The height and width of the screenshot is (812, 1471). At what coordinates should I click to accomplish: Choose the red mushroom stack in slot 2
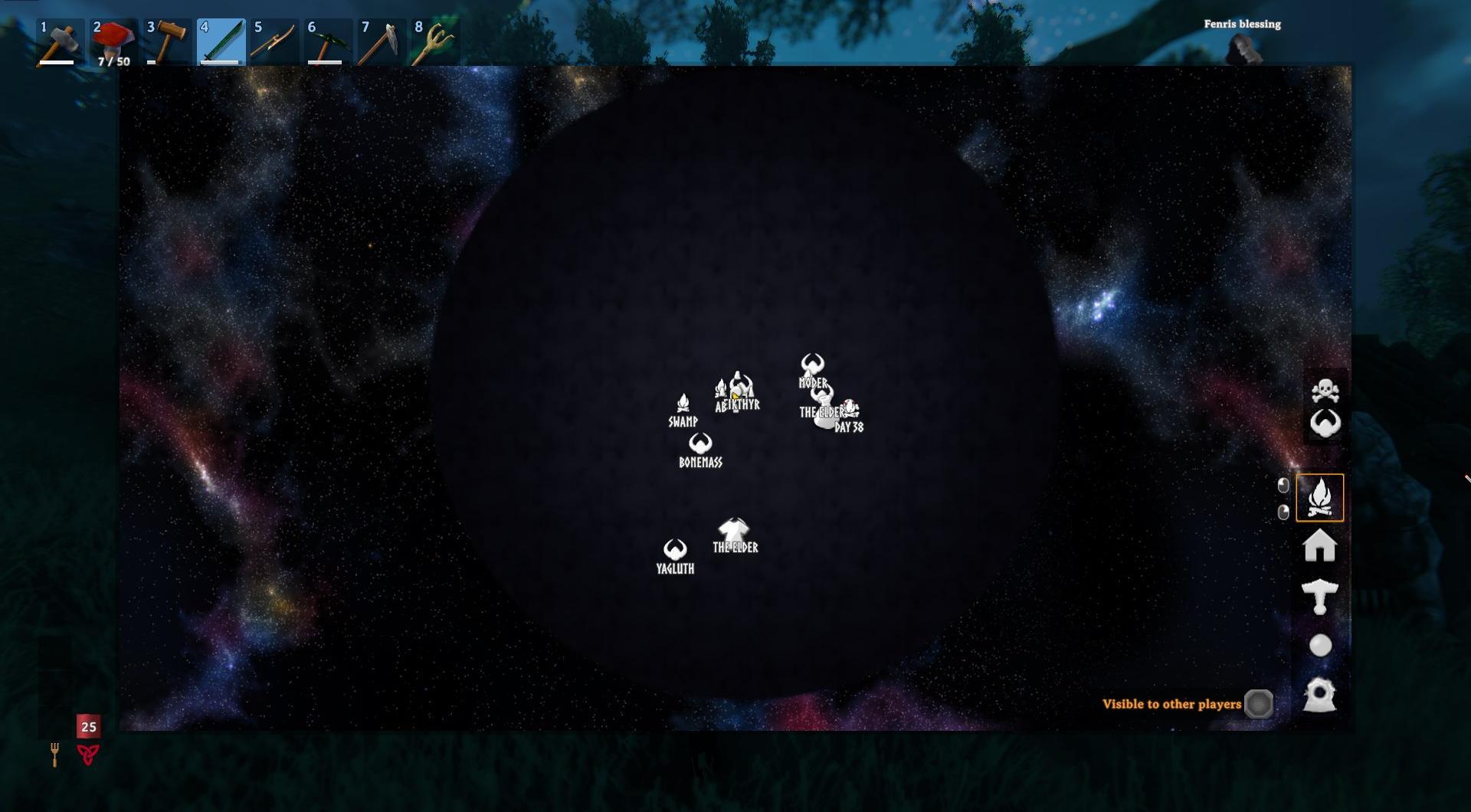pos(113,42)
